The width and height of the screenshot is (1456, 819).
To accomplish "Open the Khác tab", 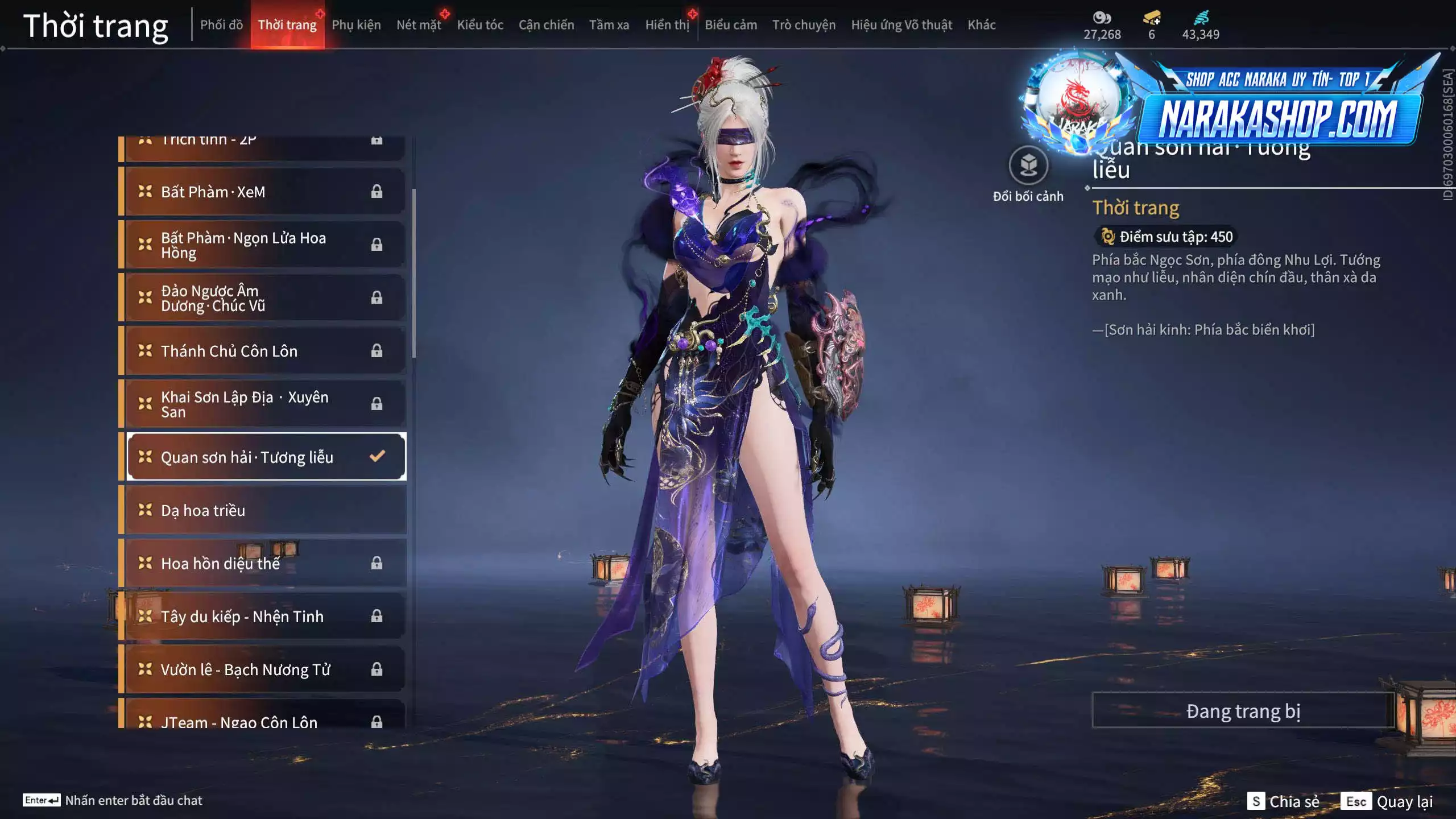I will coord(982,25).
